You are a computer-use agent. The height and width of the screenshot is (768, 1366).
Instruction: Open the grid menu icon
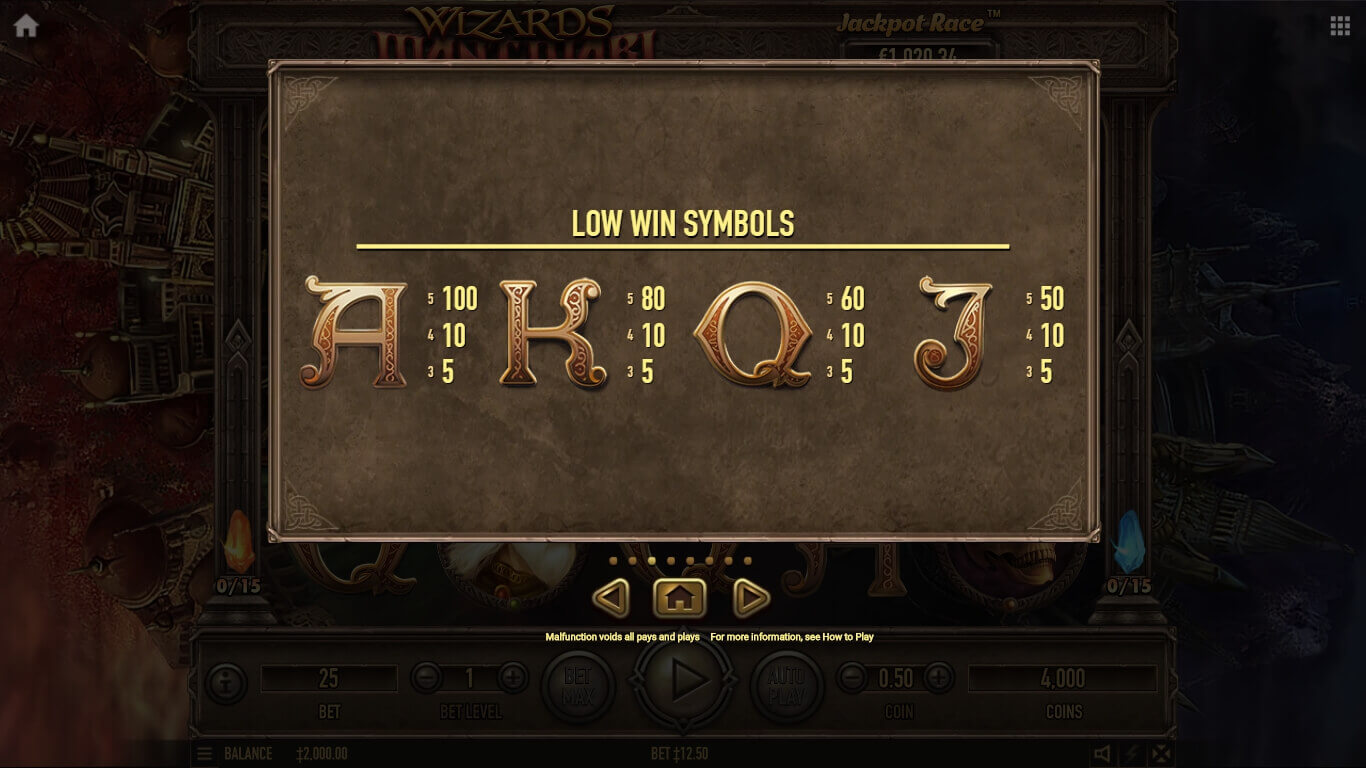pos(1340,26)
